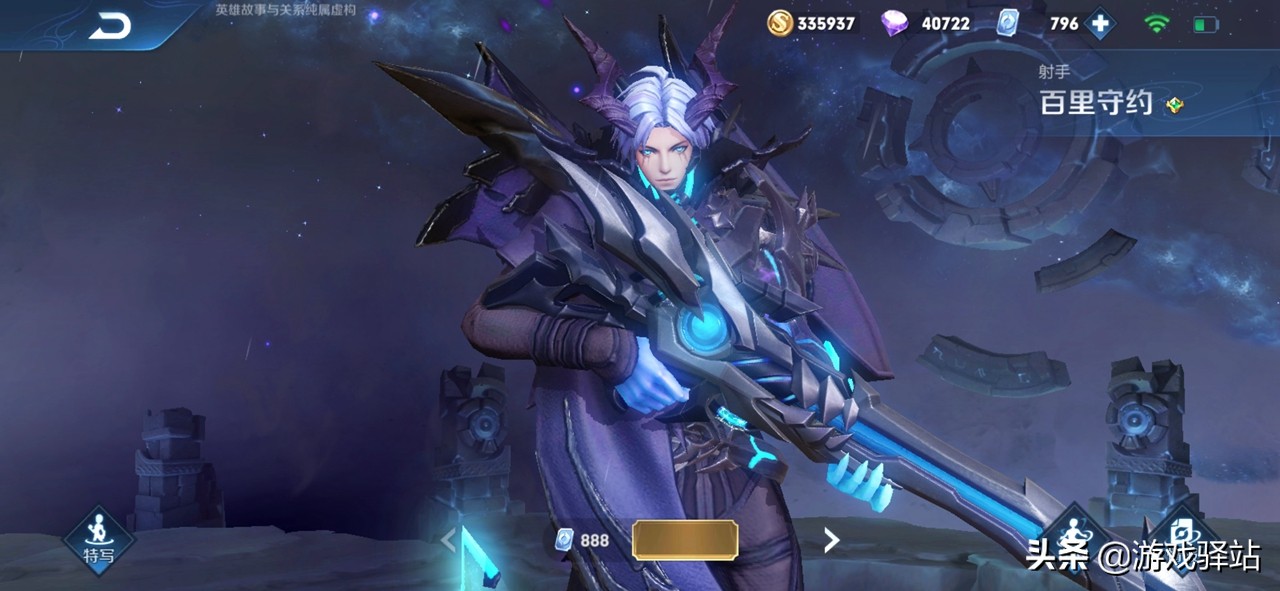Screen dimensions: 1280x591
Task: Open the 特写 close-up view
Action: click(x=98, y=540)
